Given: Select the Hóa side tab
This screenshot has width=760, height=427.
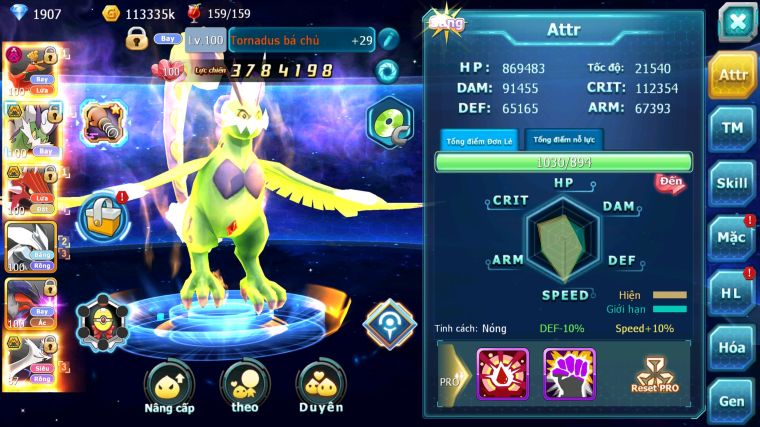Looking at the screenshot, I should pos(733,347).
